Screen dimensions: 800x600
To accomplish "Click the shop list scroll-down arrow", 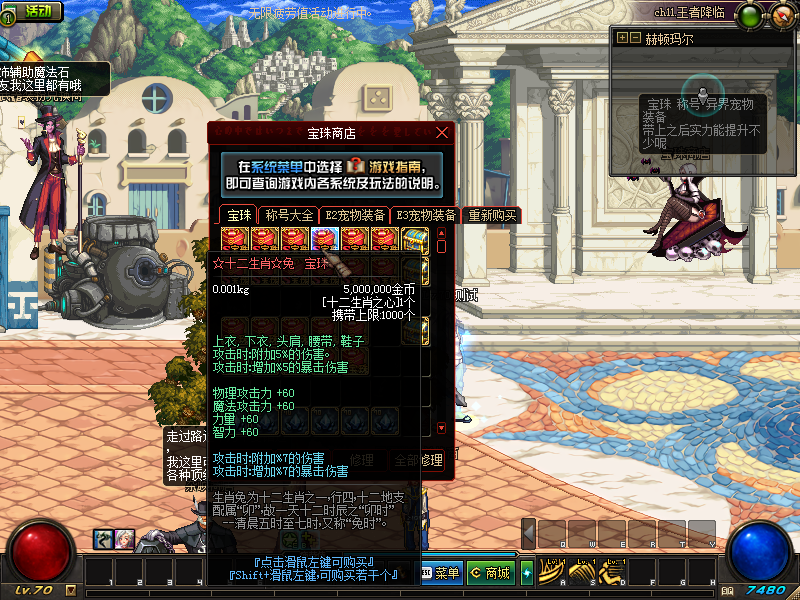I will coord(442,428).
